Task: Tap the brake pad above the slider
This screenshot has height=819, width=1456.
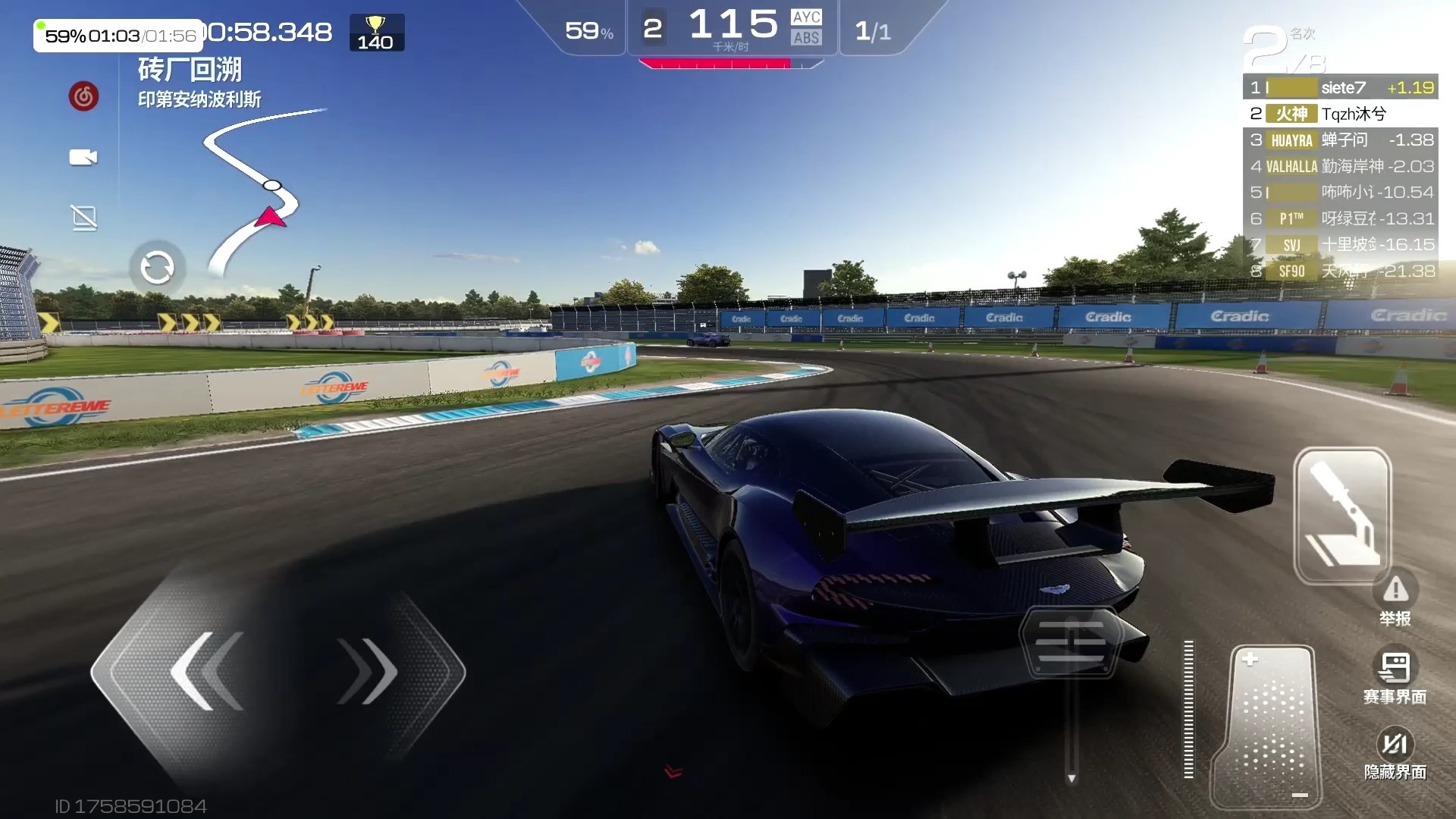Action: 1070,642
